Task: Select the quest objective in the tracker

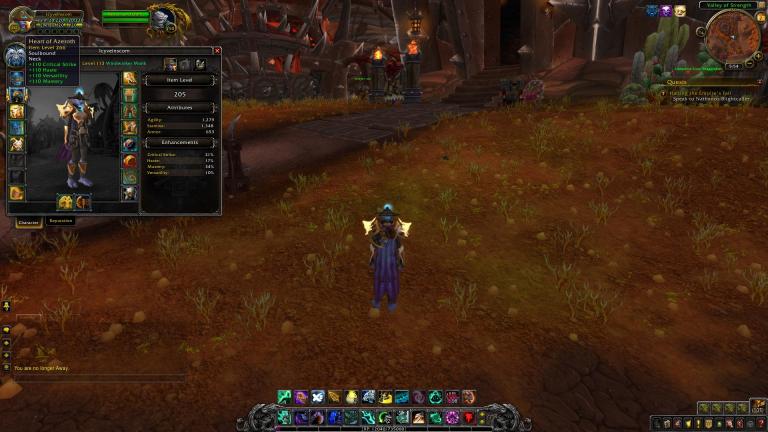Action: tap(708, 97)
